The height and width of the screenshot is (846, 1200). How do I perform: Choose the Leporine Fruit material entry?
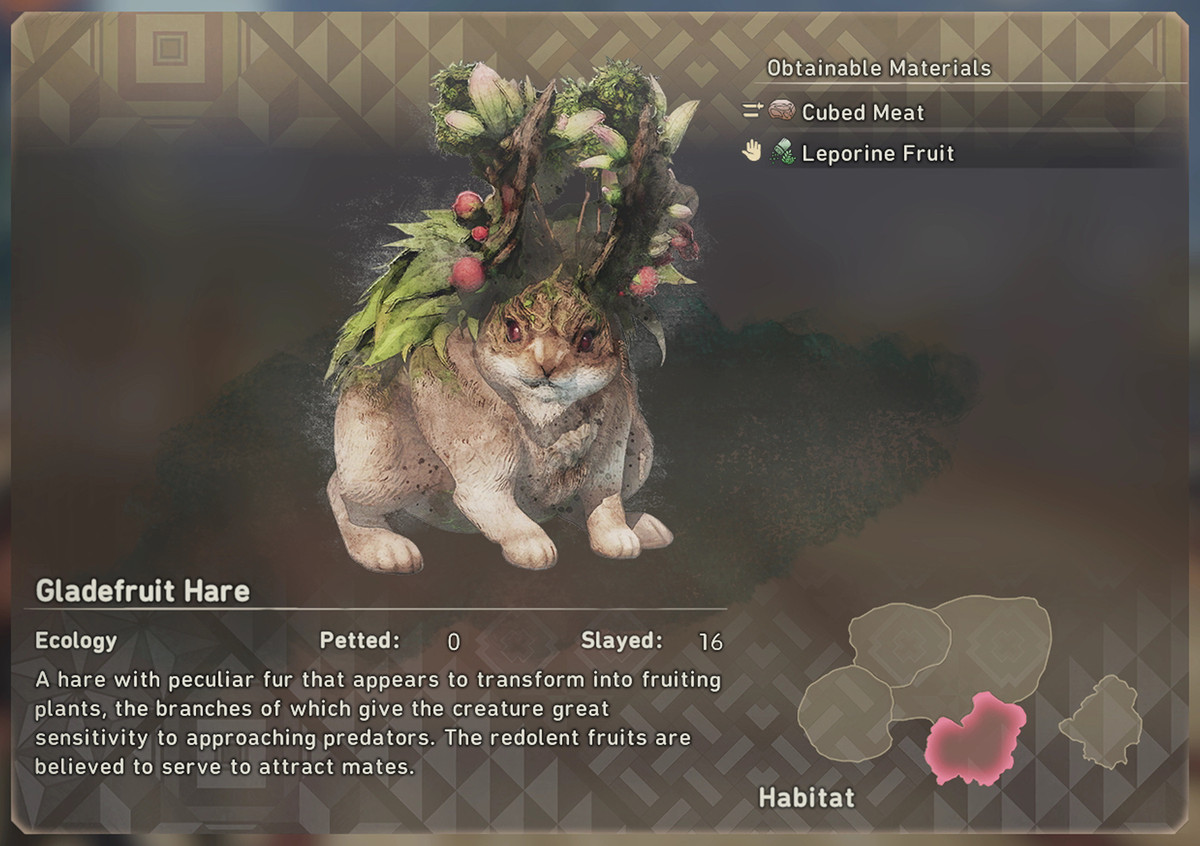[x=877, y=154]
